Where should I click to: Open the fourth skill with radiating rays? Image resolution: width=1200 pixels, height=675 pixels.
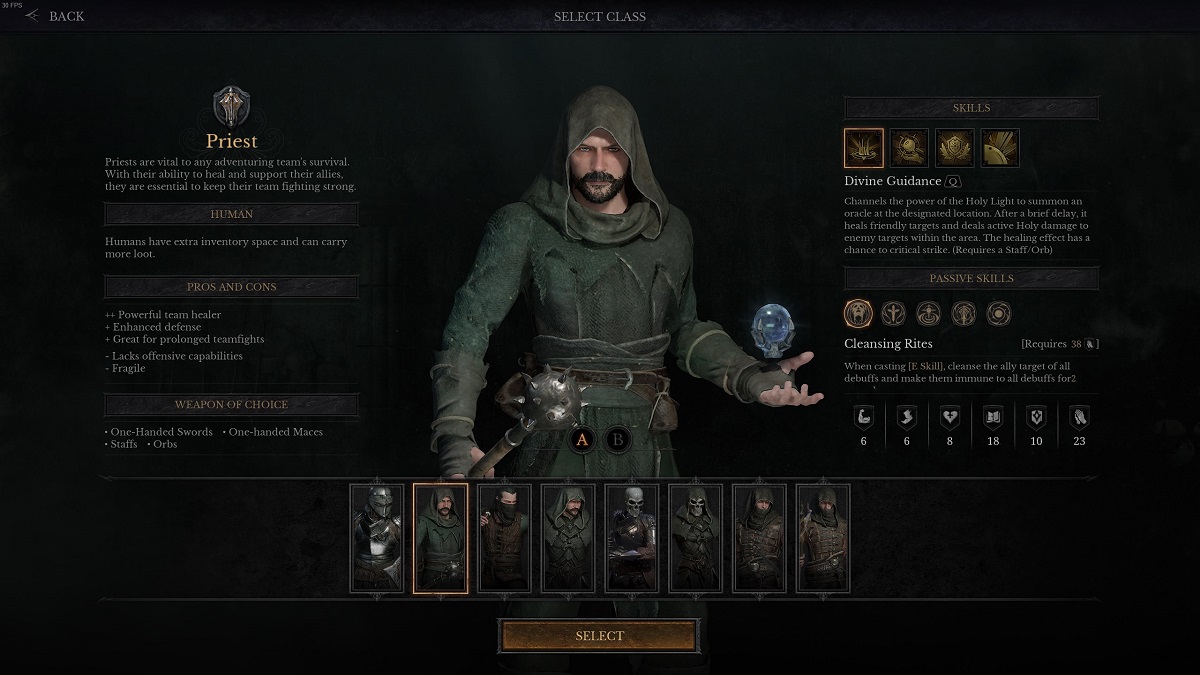1000,148
